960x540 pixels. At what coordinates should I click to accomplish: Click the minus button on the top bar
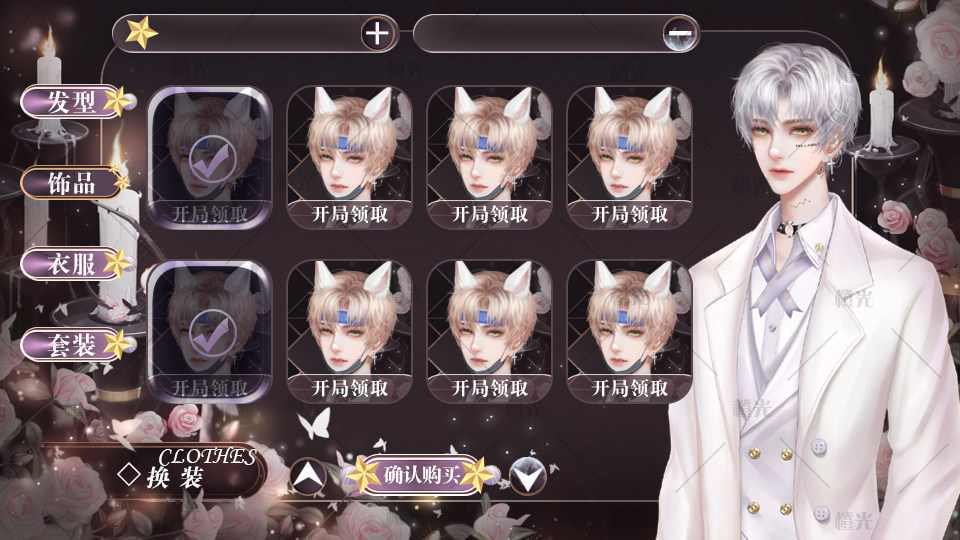coord(680,34)
